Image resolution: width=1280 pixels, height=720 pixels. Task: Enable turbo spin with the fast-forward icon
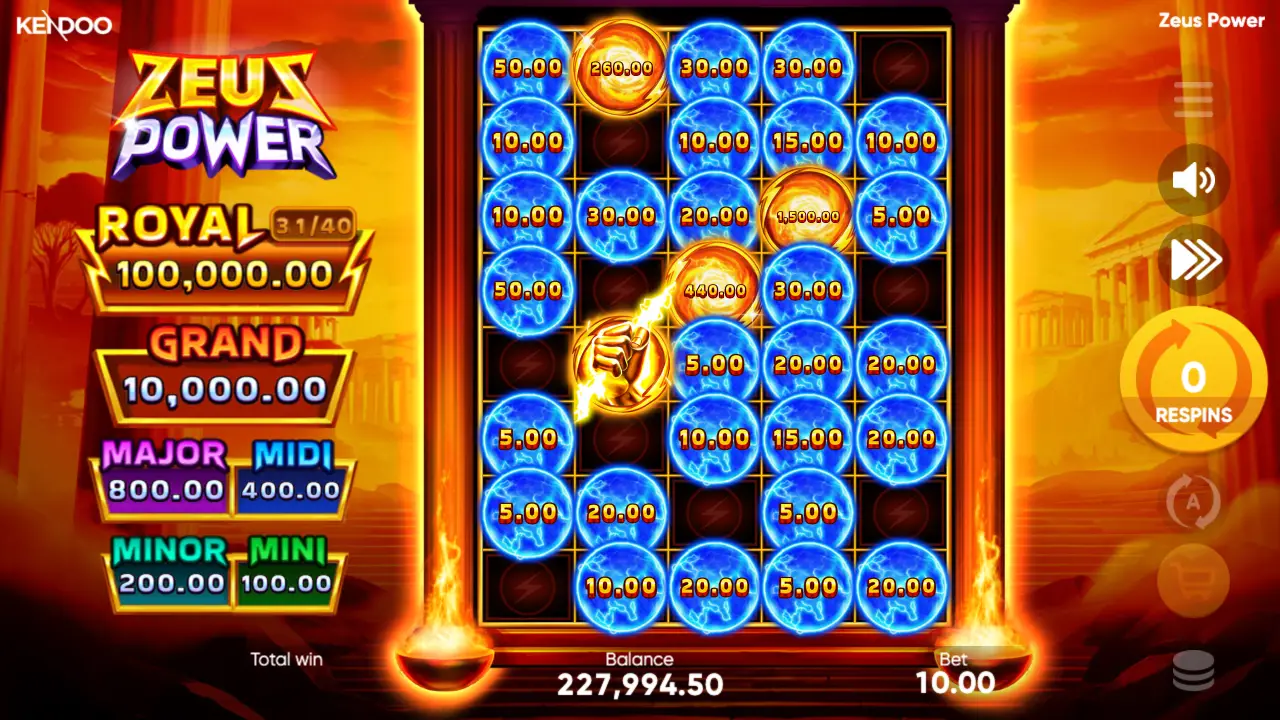click(x=1192, y=258)
